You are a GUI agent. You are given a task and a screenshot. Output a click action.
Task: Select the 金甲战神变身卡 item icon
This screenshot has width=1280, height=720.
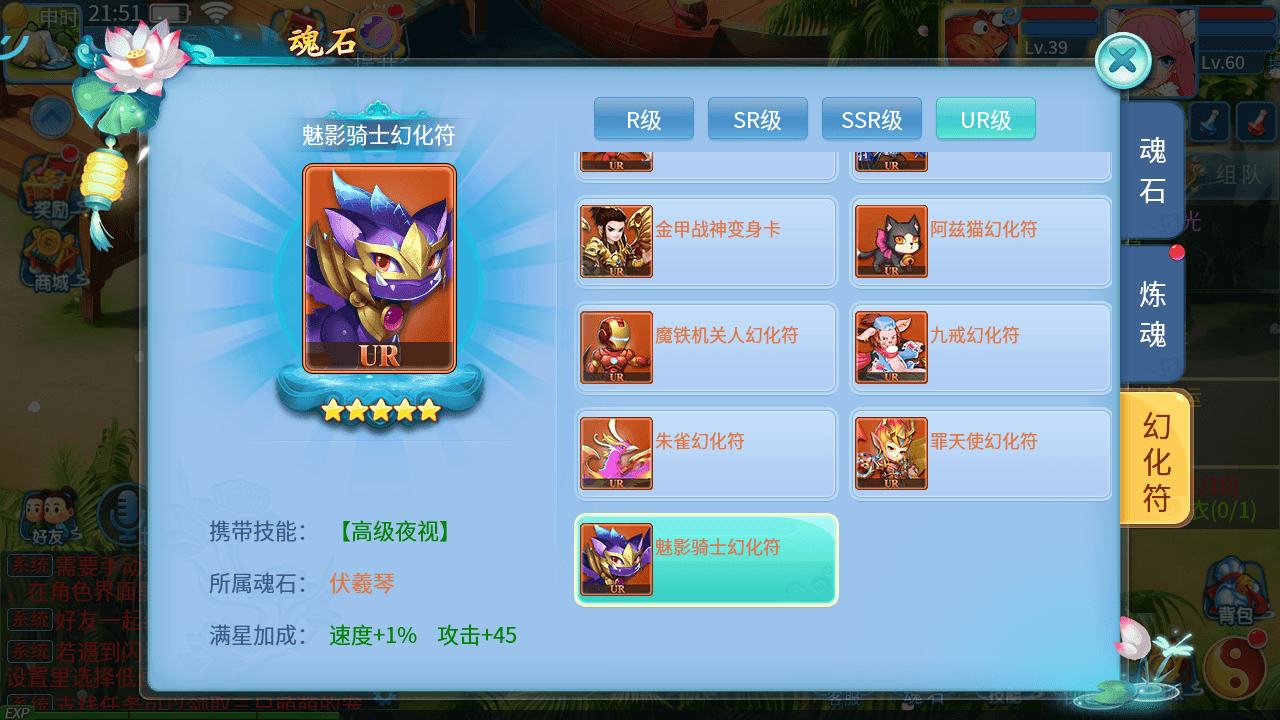(x=615, y=242)
